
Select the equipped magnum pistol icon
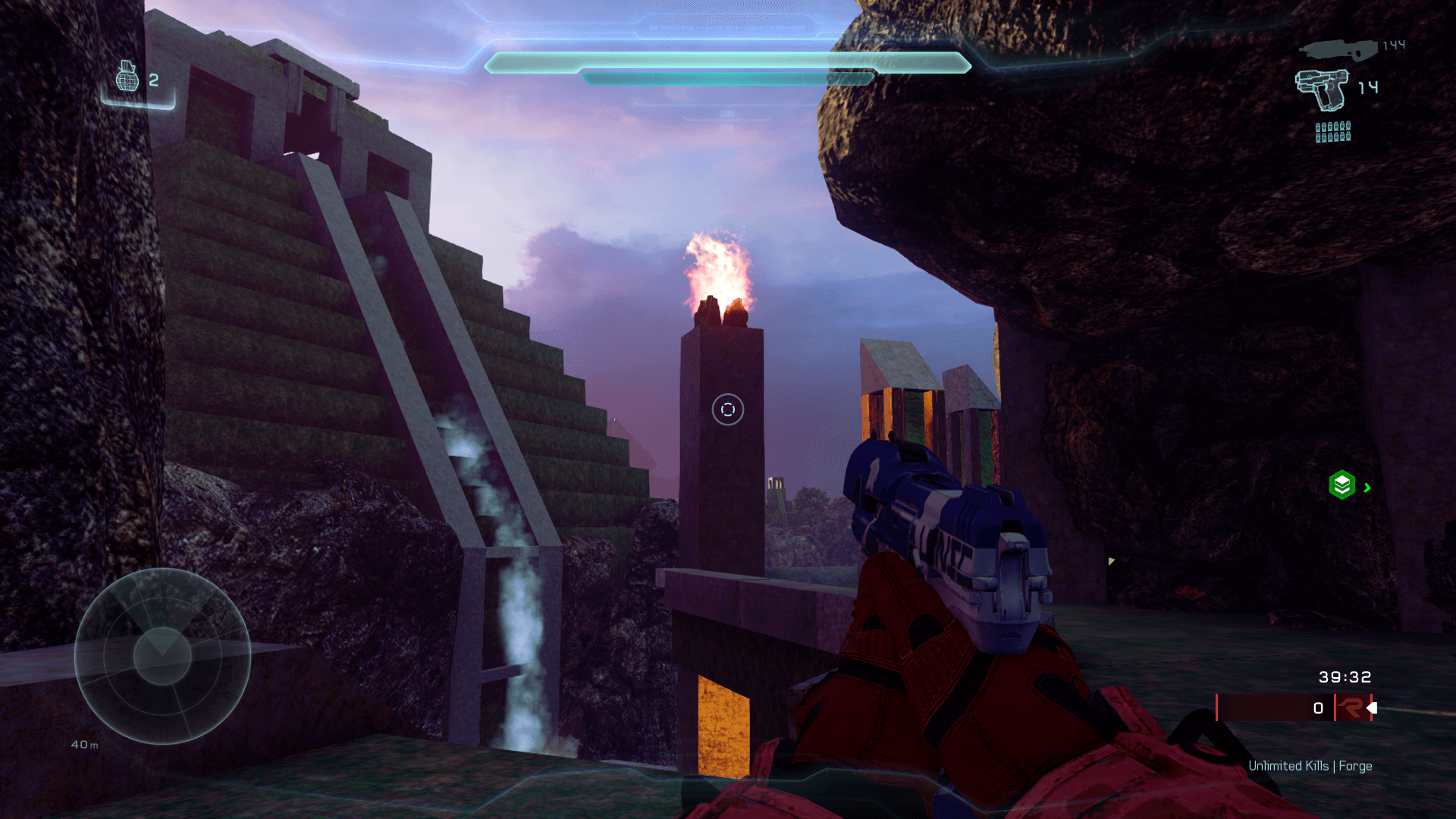[1323, 89]
